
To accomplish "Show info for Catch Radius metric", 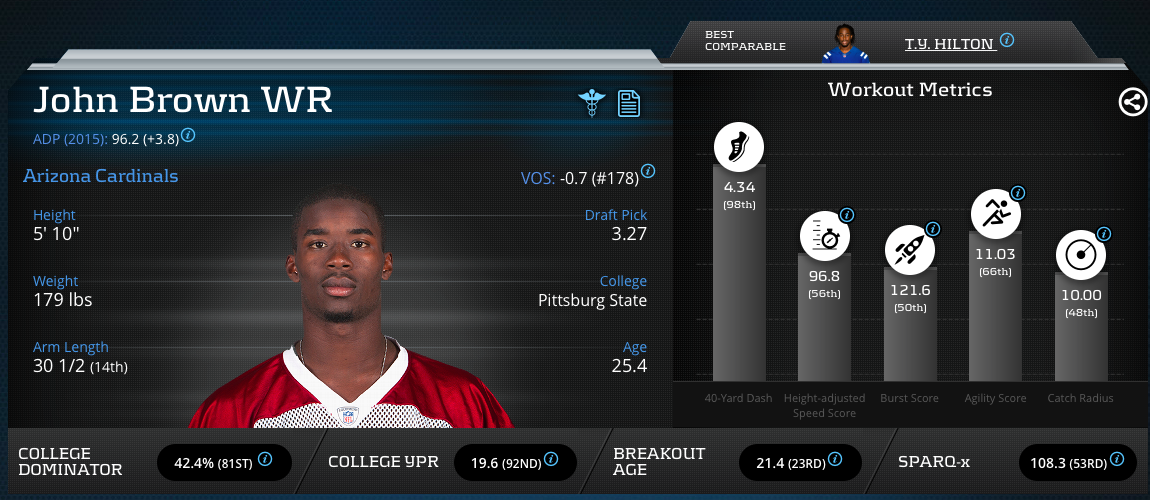I will click(x=1104, y=234).
